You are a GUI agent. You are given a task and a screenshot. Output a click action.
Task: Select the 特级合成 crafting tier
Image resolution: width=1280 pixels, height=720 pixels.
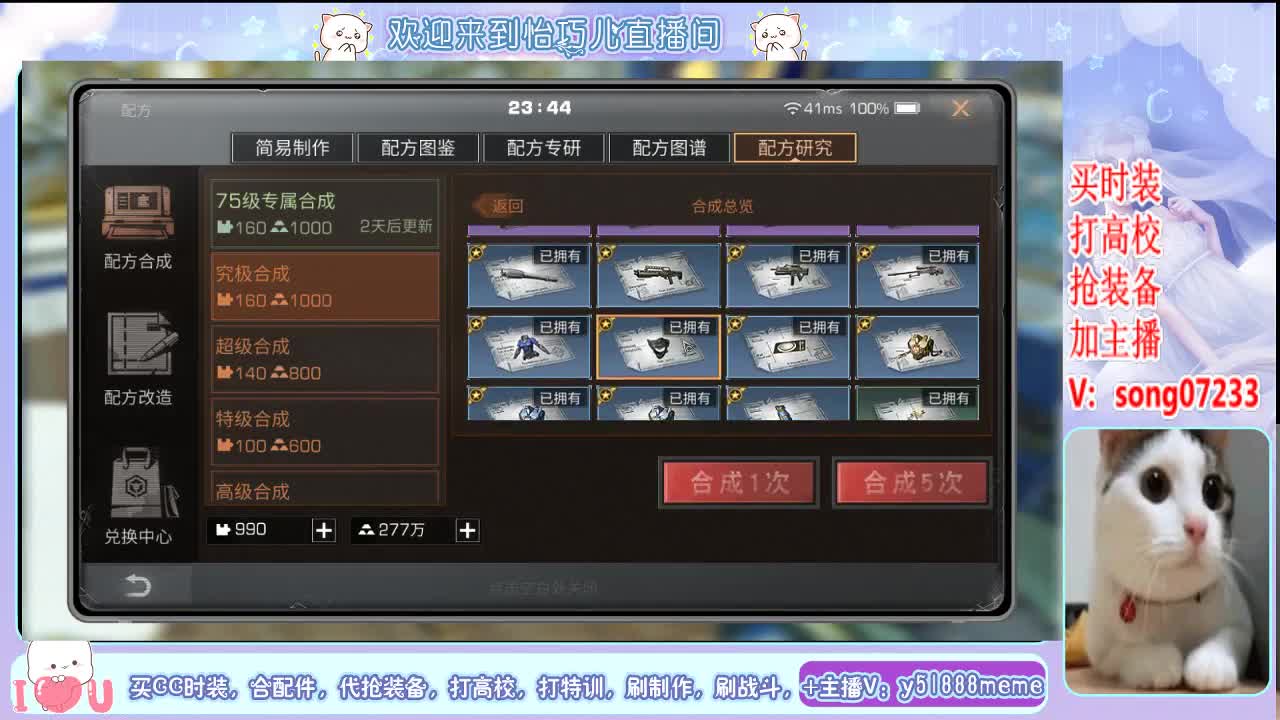325,429
